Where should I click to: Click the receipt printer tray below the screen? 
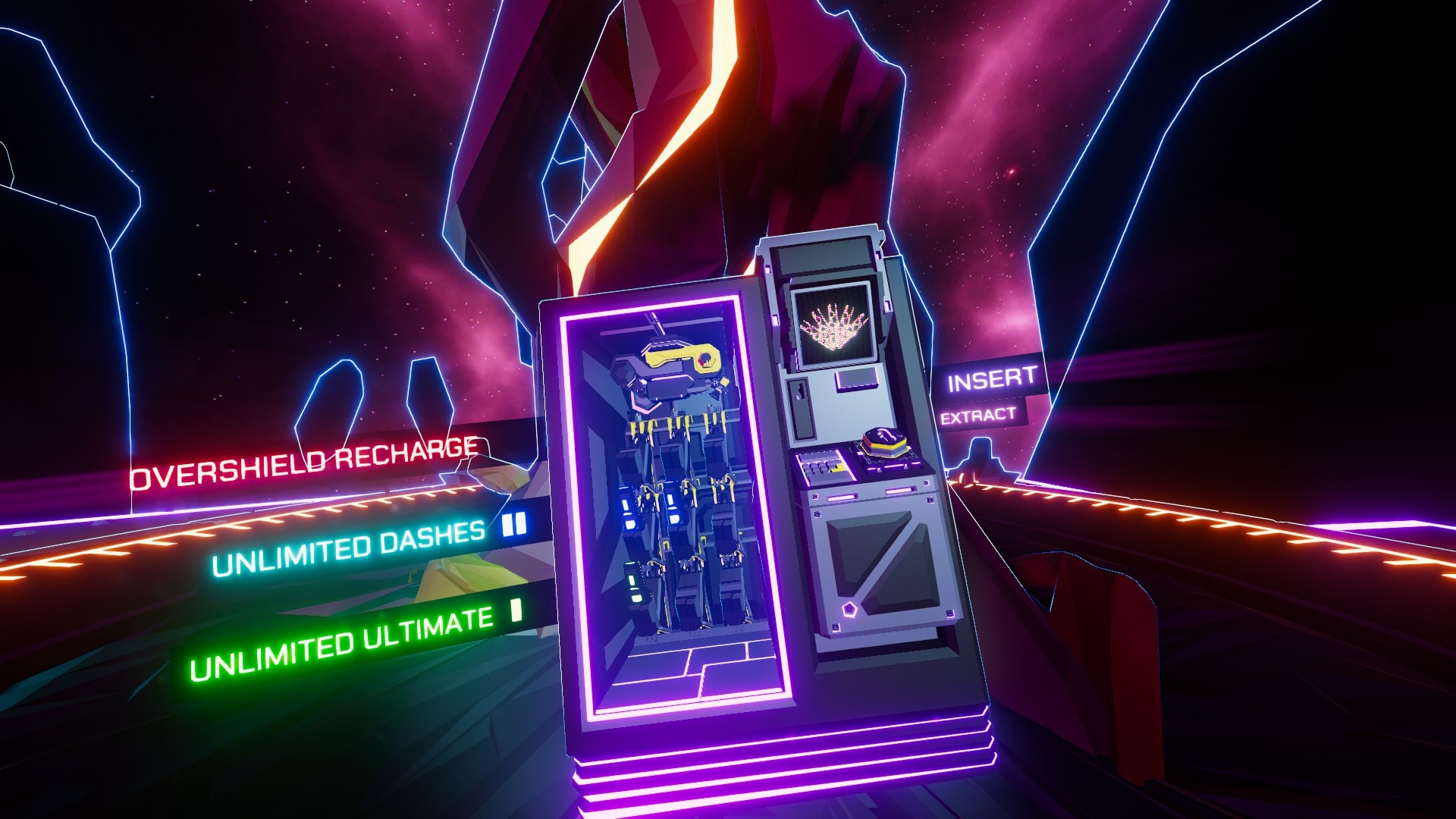pyautogui.click(x=857, y=379)
